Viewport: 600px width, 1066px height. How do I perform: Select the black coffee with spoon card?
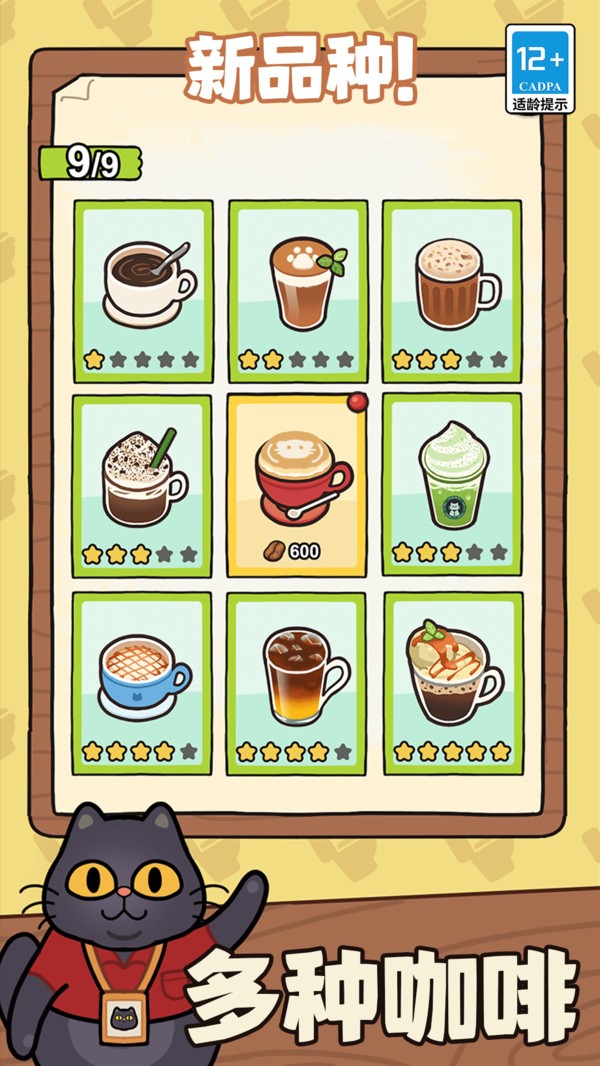[x=143, y=291]
